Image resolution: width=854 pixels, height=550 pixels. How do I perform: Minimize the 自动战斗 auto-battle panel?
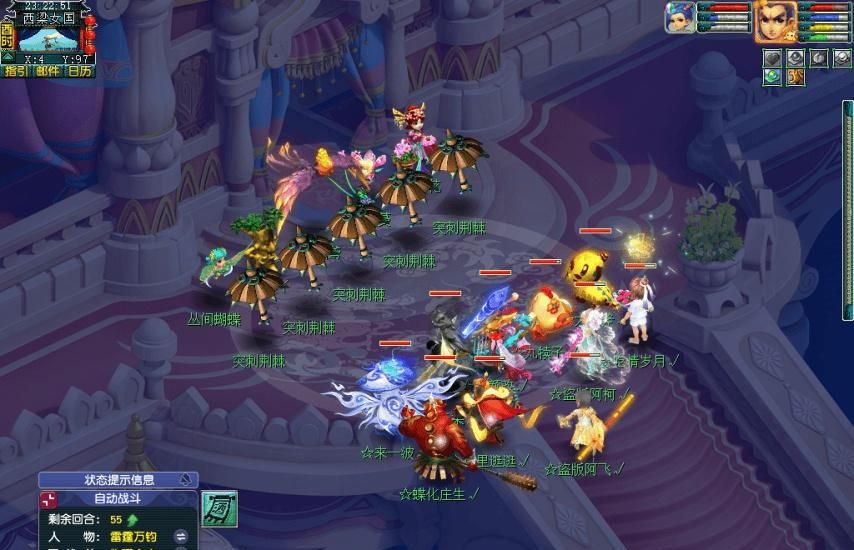click(x=48, y=499)
